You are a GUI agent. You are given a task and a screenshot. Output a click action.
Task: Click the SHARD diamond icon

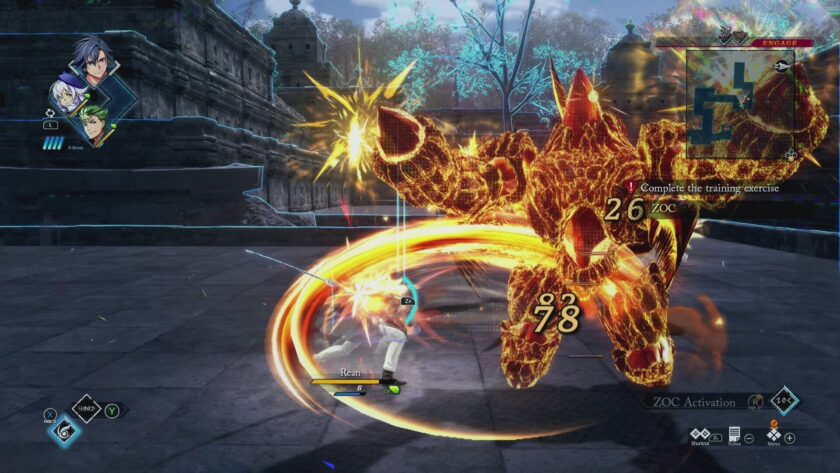click(x=87, y=408)
